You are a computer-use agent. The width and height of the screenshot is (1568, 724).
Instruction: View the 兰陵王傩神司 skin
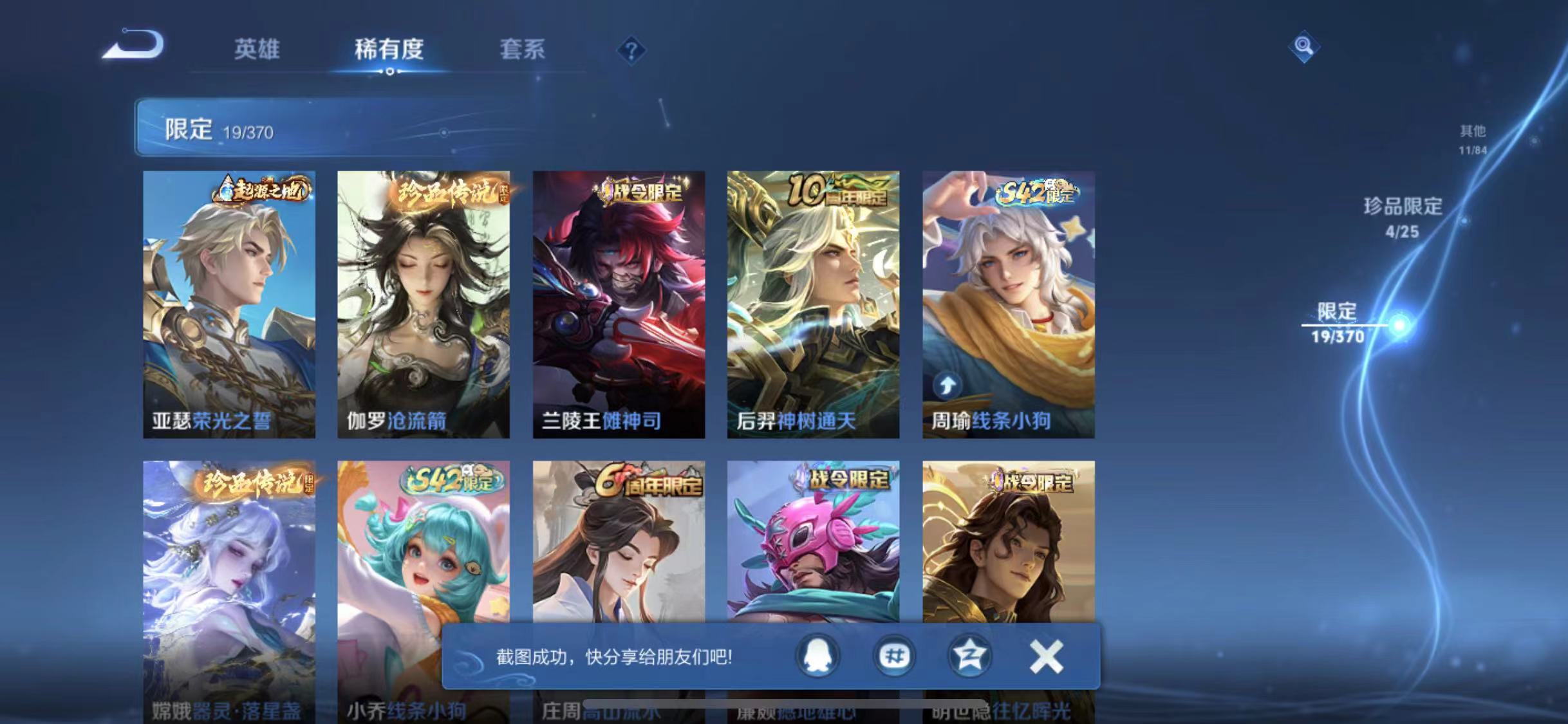(620, 302)
